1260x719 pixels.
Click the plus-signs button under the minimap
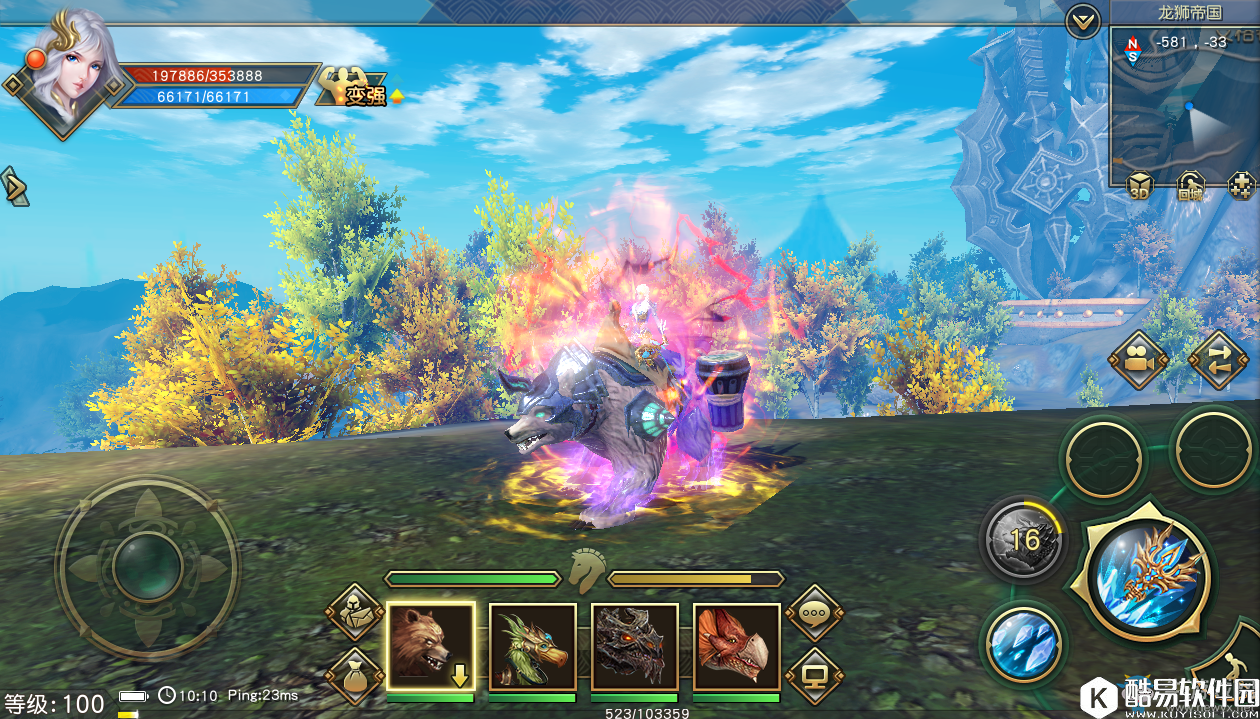pyautogui.click(x=1241, y=187)
